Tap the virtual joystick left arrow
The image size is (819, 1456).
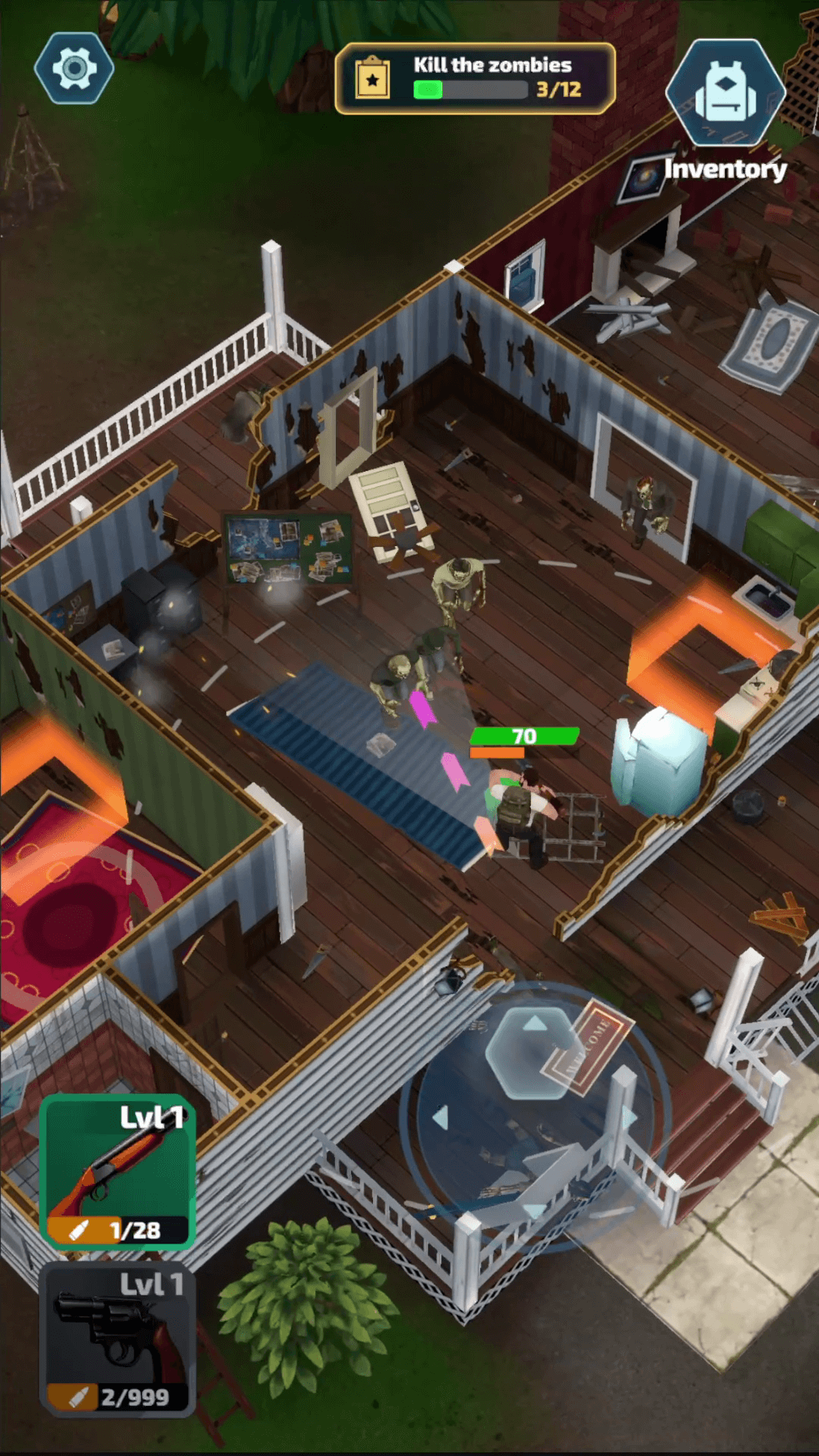(x=441, y=1117)
